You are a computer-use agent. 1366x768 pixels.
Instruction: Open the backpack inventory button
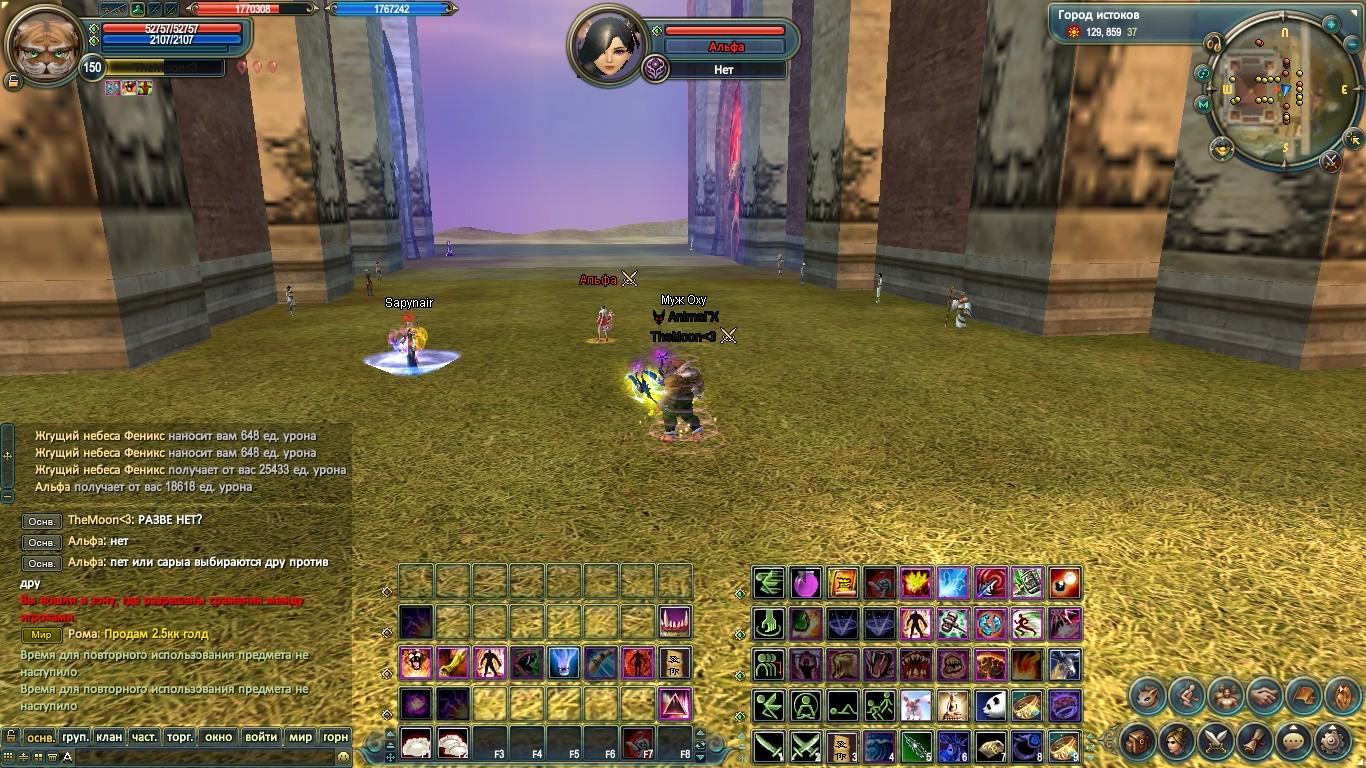(1137, 742)
